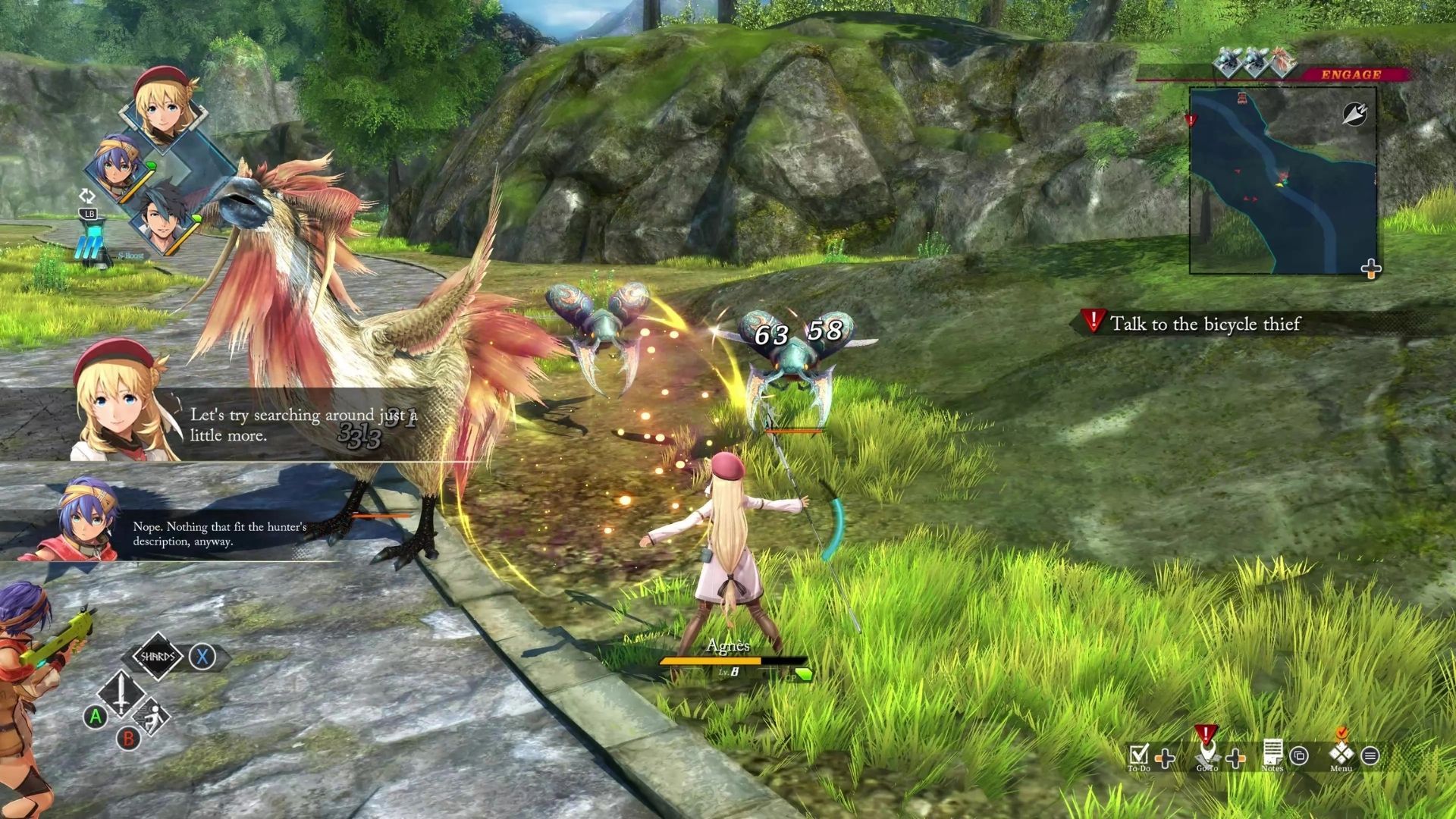
Task: Select the "Talk to the bicycle thief" objective
Action: tap(1204, 324)
